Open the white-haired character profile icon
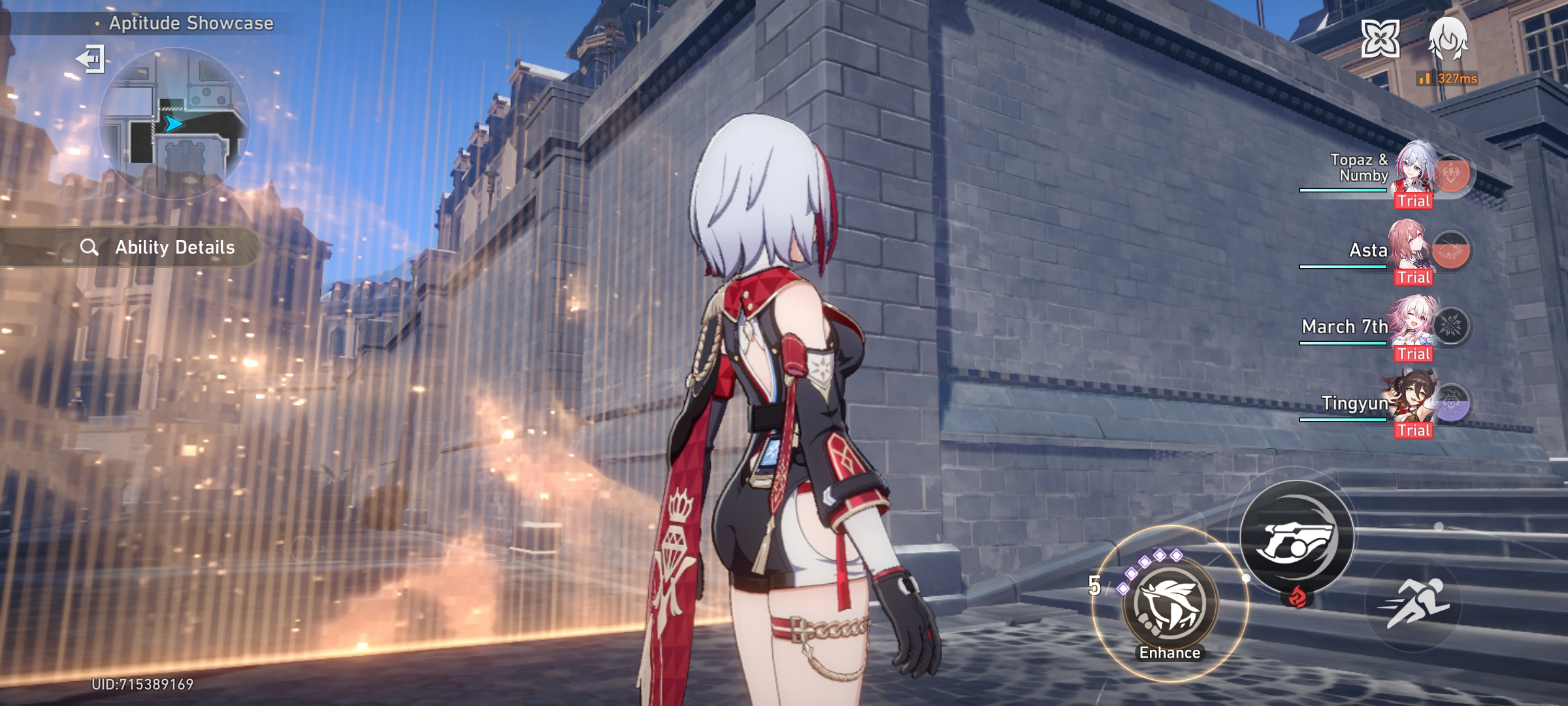This screenshot has height=706, width=1568. [x=1448, y=39]
